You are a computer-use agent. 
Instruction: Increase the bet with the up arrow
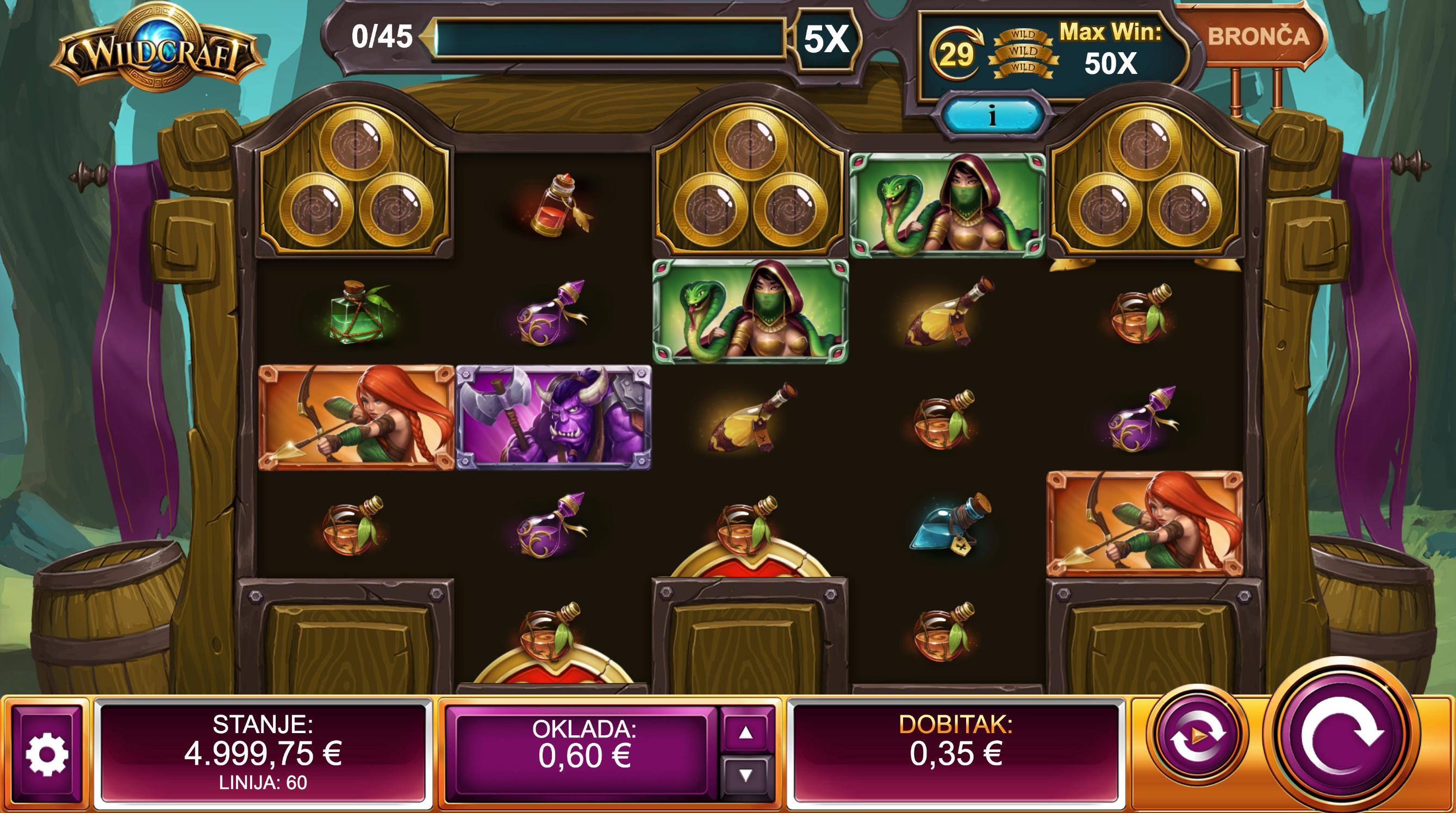745,733
